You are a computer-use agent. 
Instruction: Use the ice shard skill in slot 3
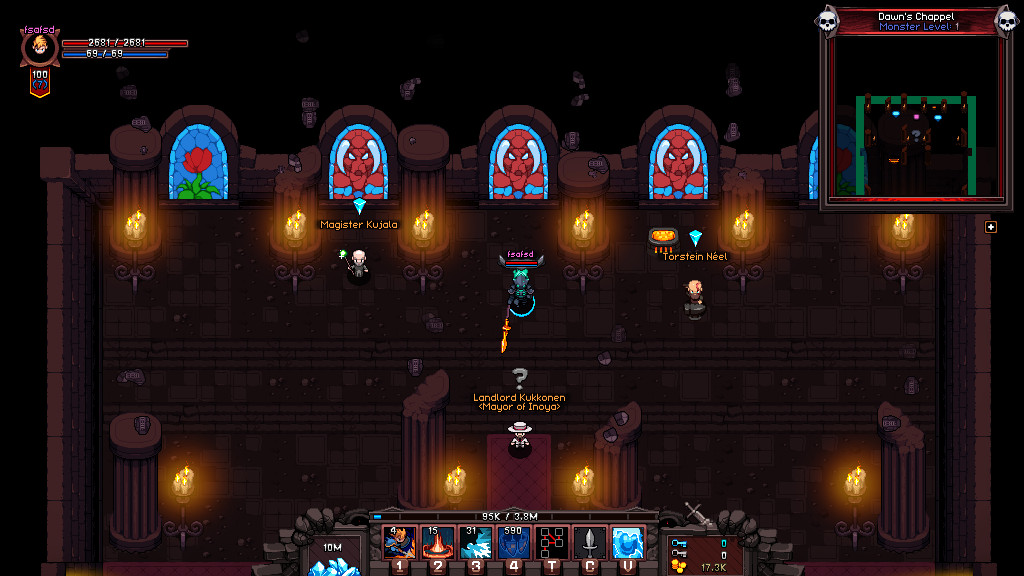[x=476, y=543]
